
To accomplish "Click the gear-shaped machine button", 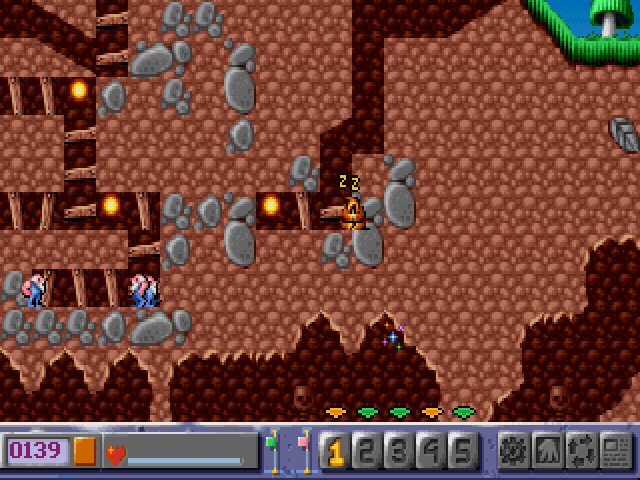I will pyautogui.click(x=515, y=452).
